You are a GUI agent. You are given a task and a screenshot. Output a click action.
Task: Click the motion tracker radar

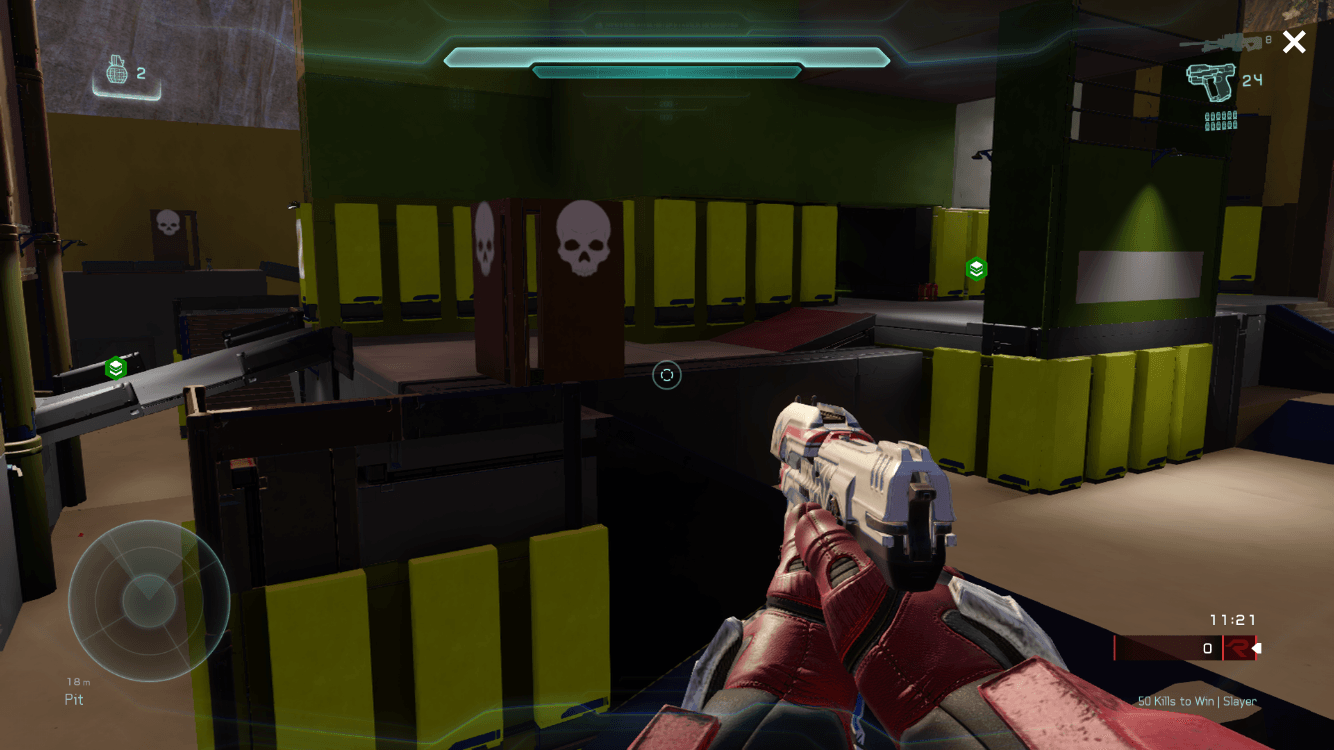click(x=148, y=600)
